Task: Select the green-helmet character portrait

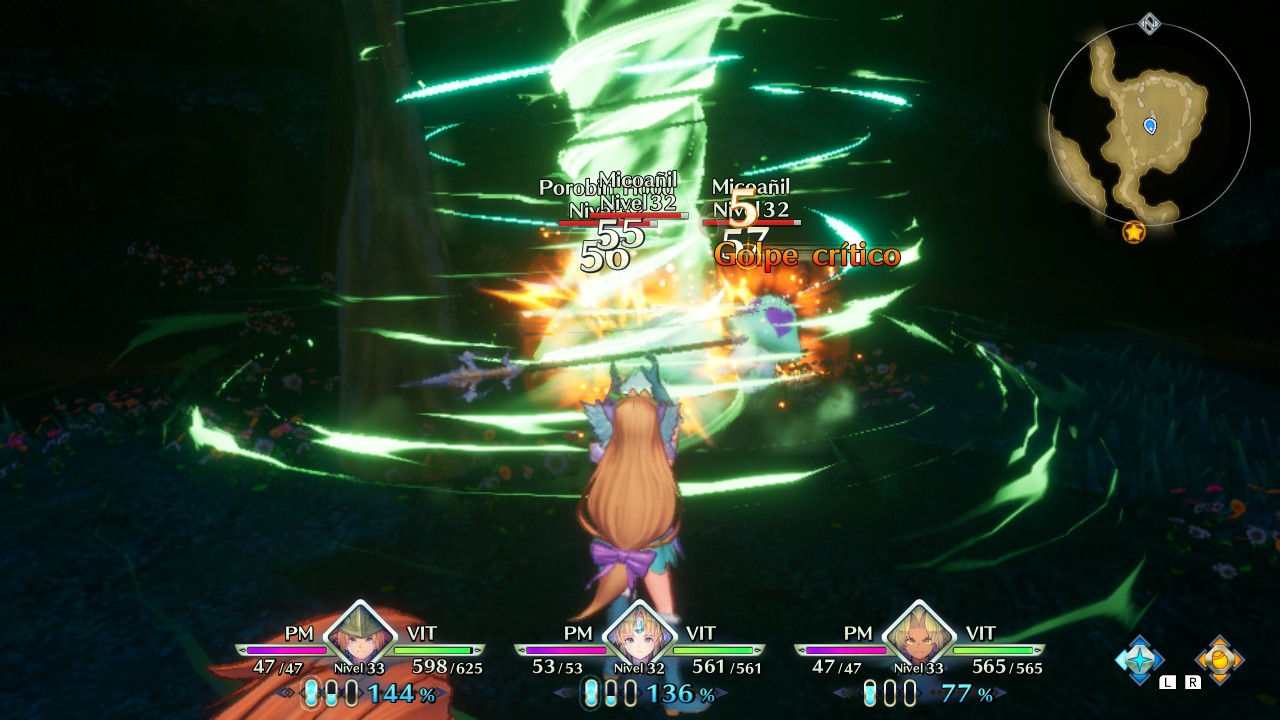Action: 360,634
